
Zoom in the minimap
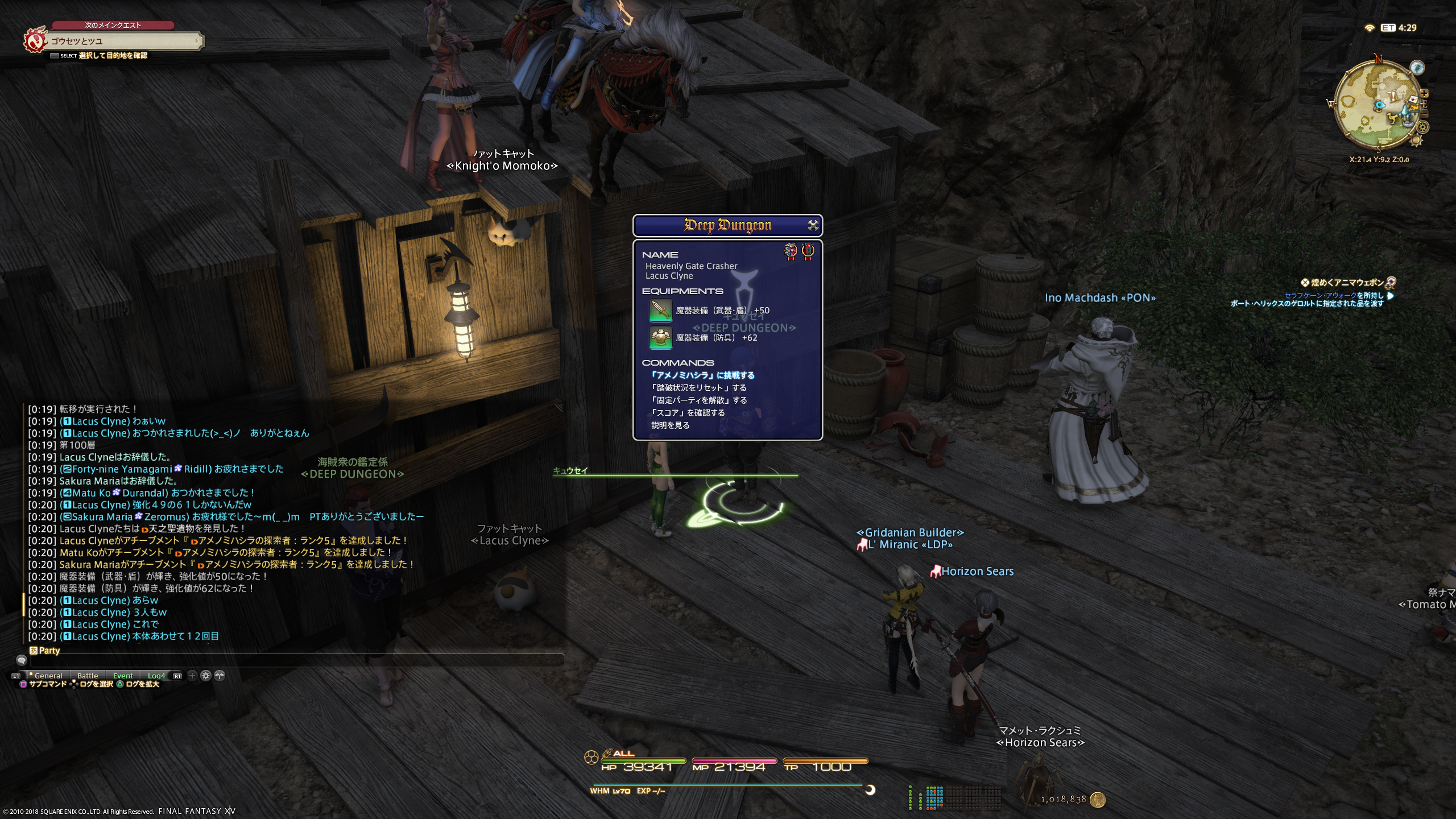click(x=1424, y=93)
